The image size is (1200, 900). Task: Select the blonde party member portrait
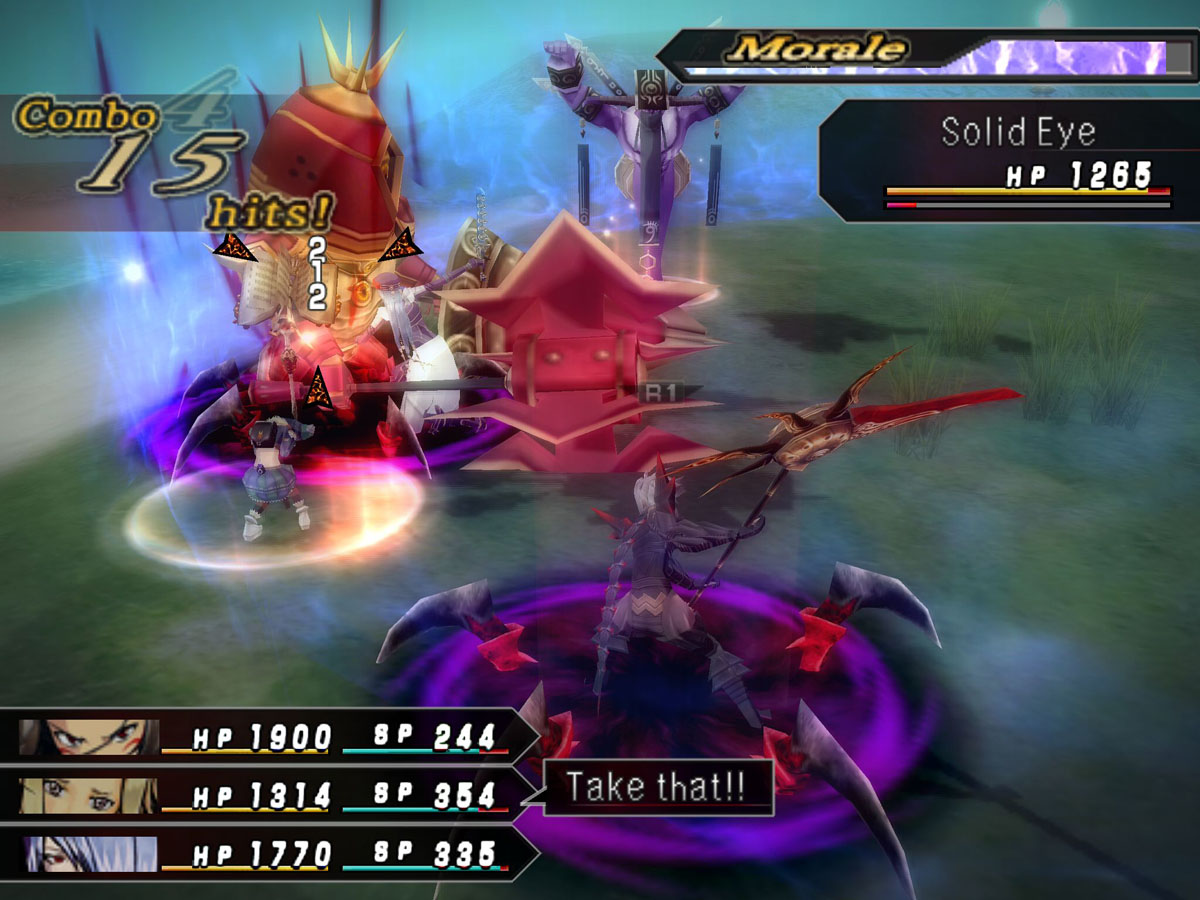pos(89,796)
